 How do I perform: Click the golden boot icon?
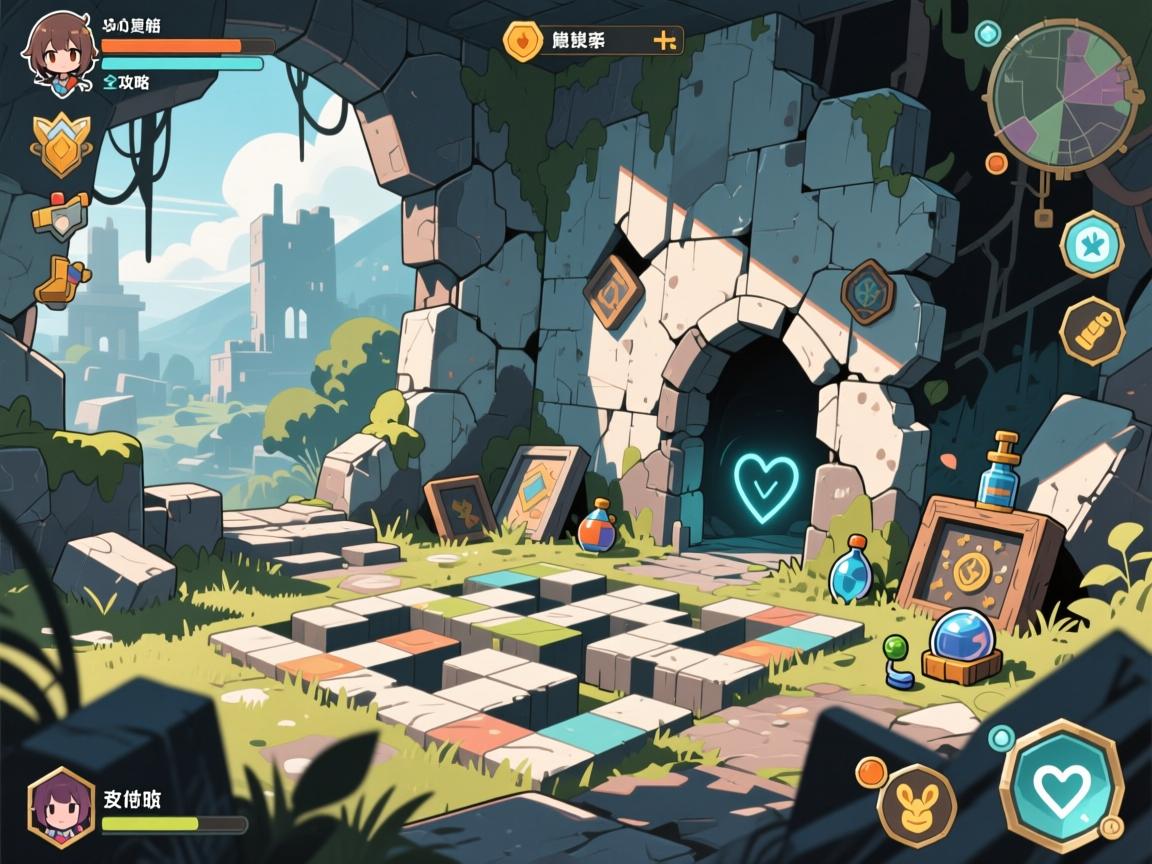(62, 280)
